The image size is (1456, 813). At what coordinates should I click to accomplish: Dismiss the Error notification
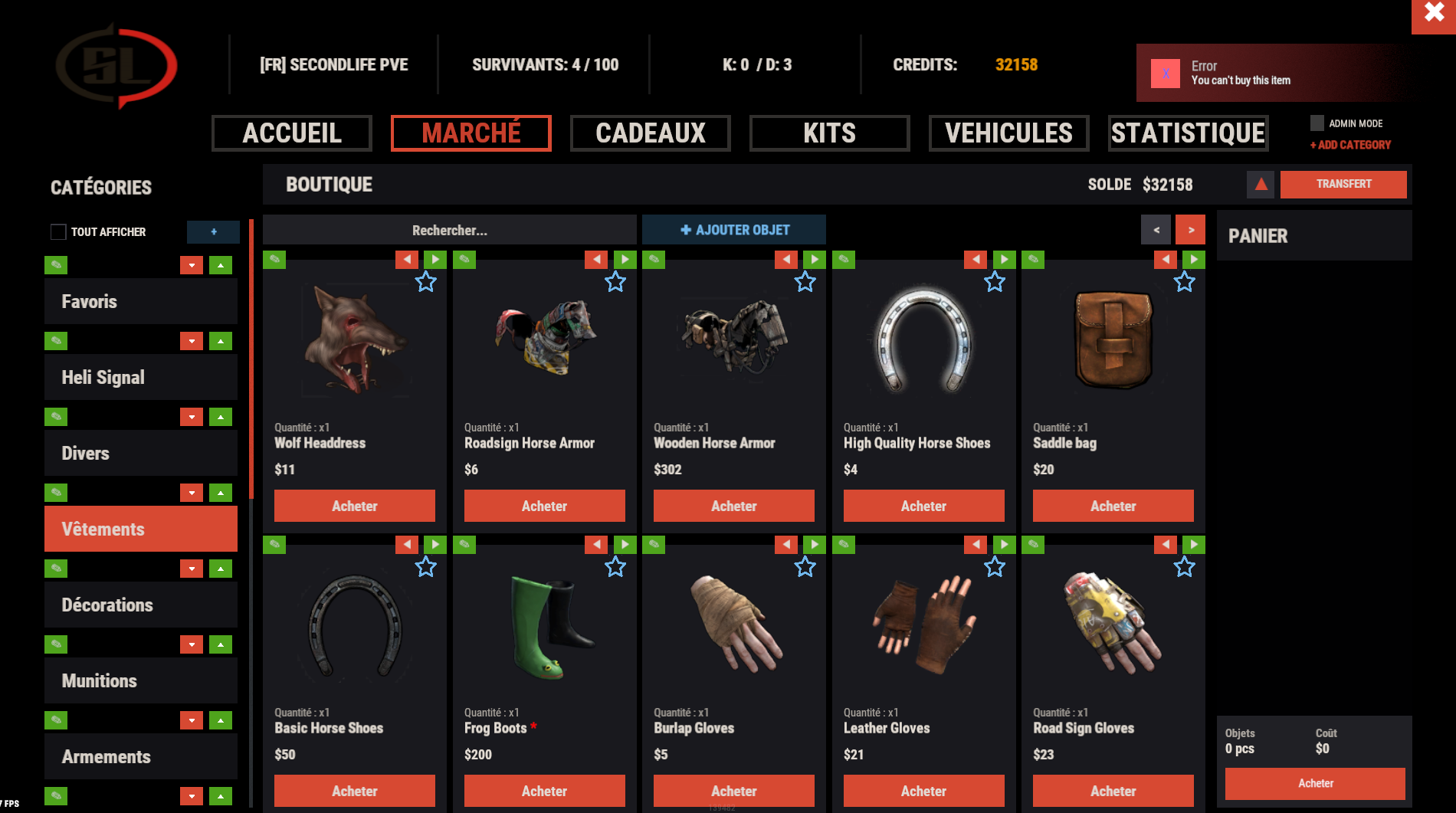[x=1166, y=74]
